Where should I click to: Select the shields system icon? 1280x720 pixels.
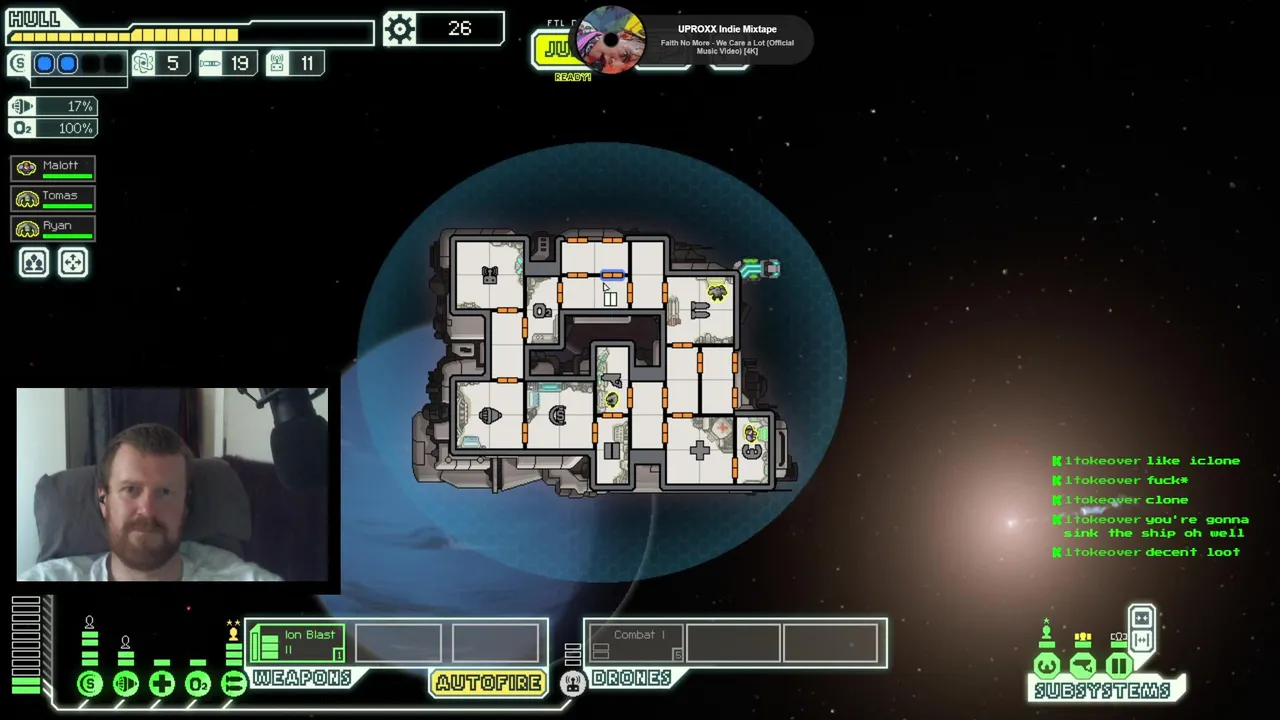90,684
